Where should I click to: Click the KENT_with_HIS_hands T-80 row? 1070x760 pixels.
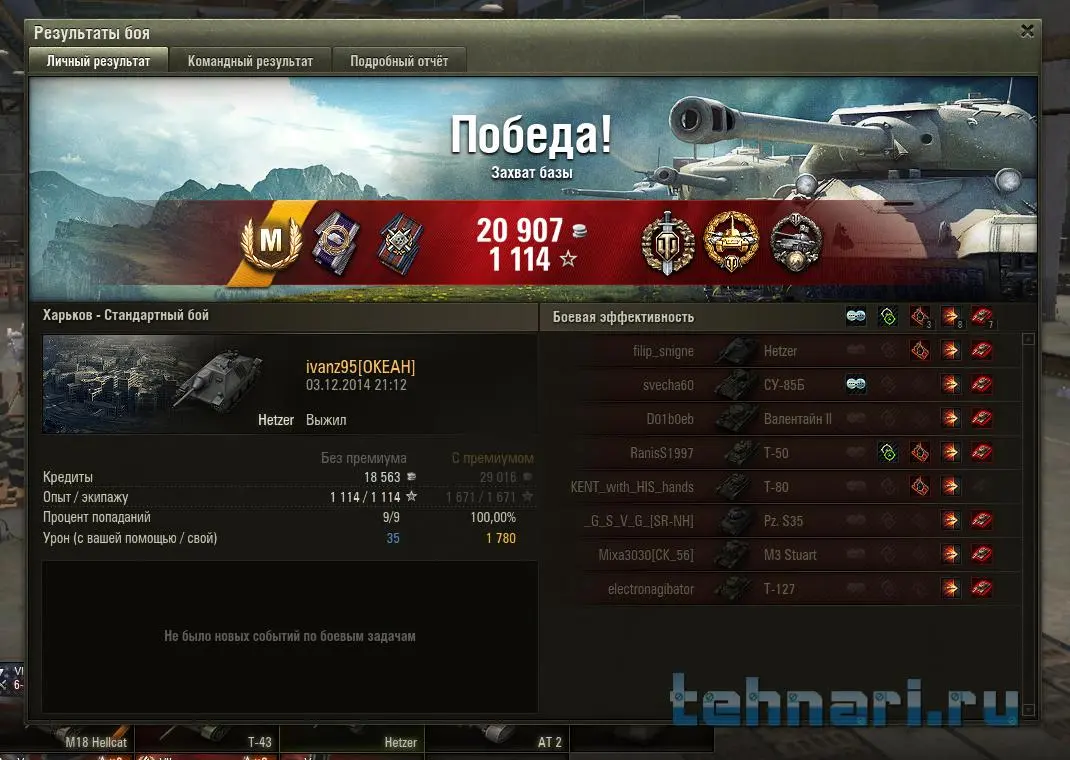click(x=780, y=487)
